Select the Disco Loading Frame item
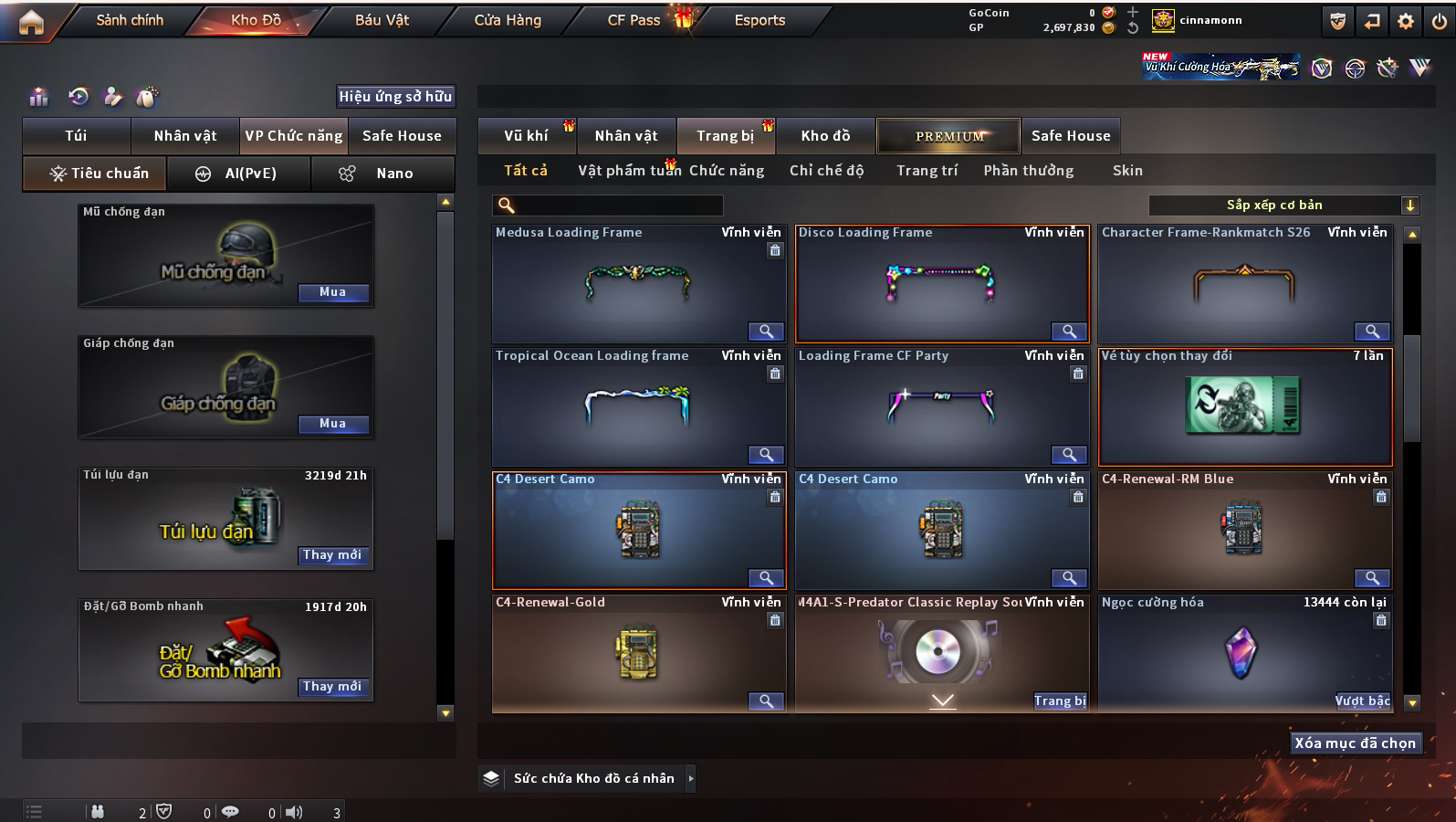Viewport: 1456px width, 822px height. [942, 284]
